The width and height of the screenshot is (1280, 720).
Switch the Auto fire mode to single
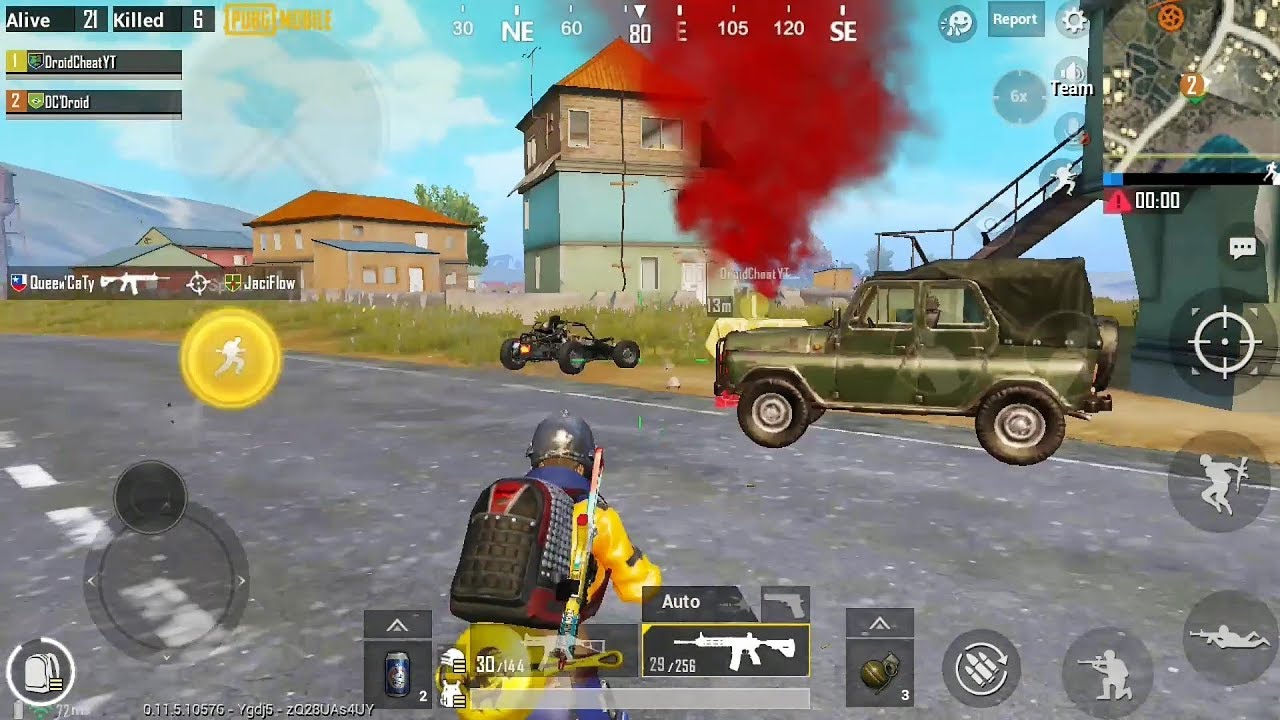pyautogui.click(x=683, y=602)
